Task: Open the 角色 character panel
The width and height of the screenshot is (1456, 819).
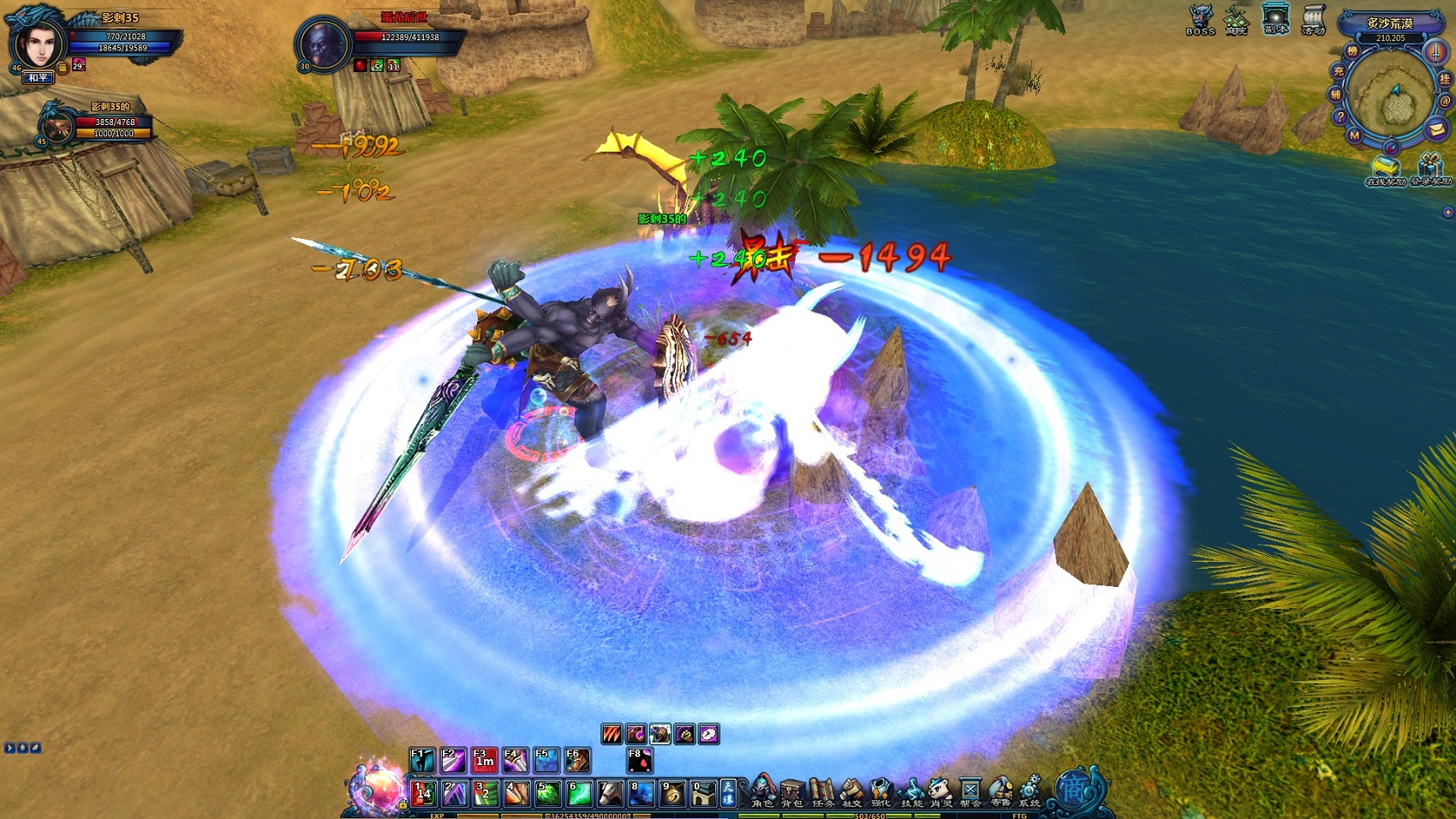Action: 762,791
